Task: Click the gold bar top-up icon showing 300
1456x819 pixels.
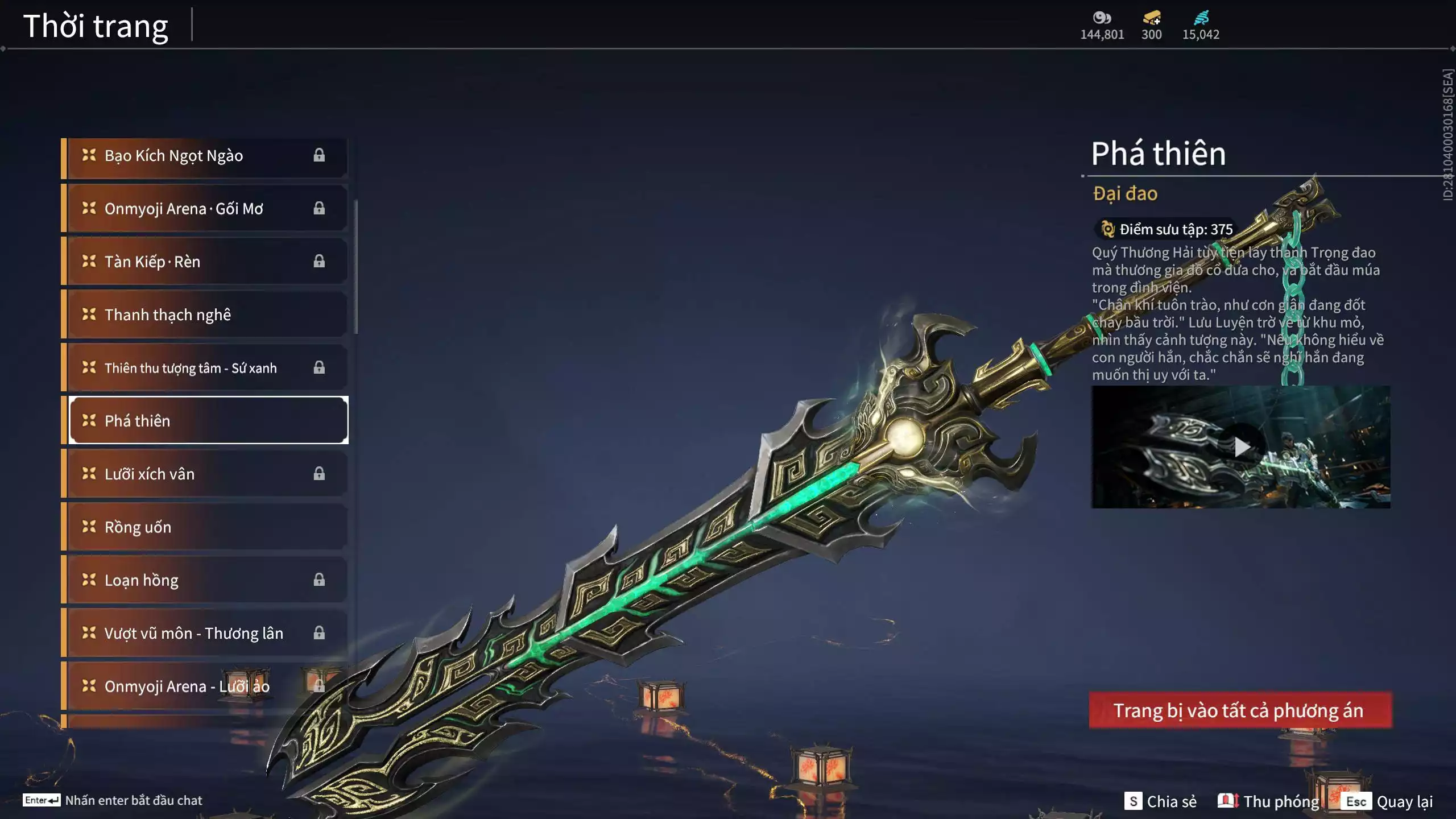Action: [x=1149, y=18]
